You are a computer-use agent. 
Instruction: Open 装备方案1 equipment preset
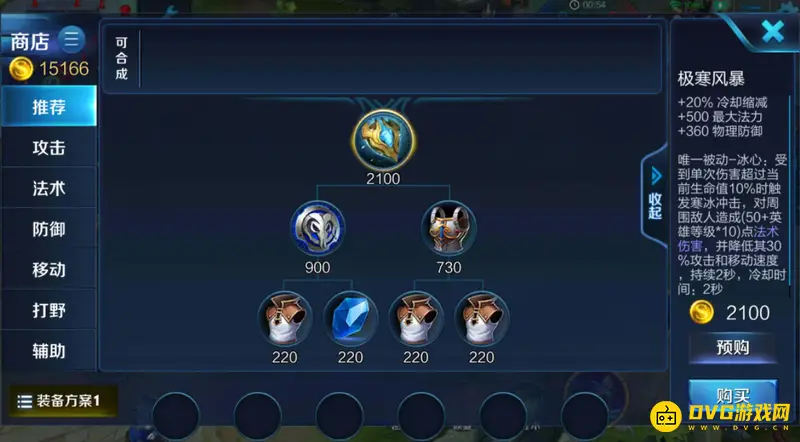click(66, 401)
